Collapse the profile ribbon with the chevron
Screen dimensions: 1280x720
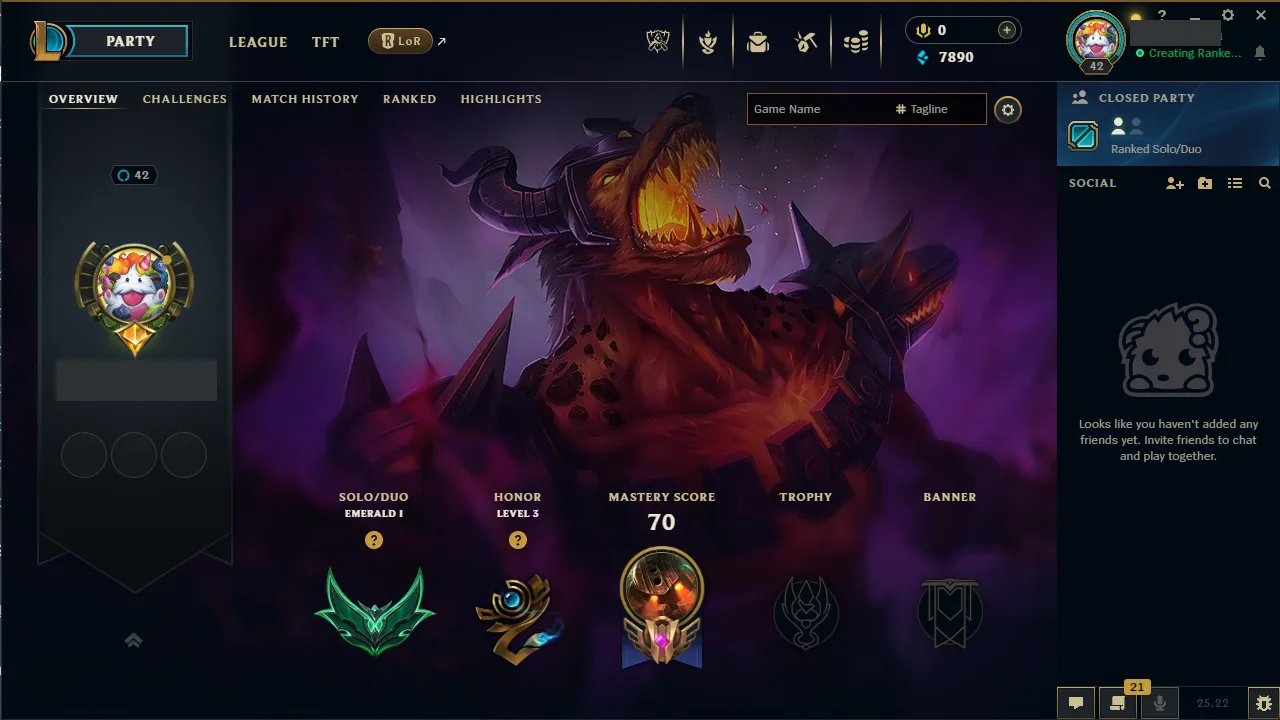[x=133, y=639]
